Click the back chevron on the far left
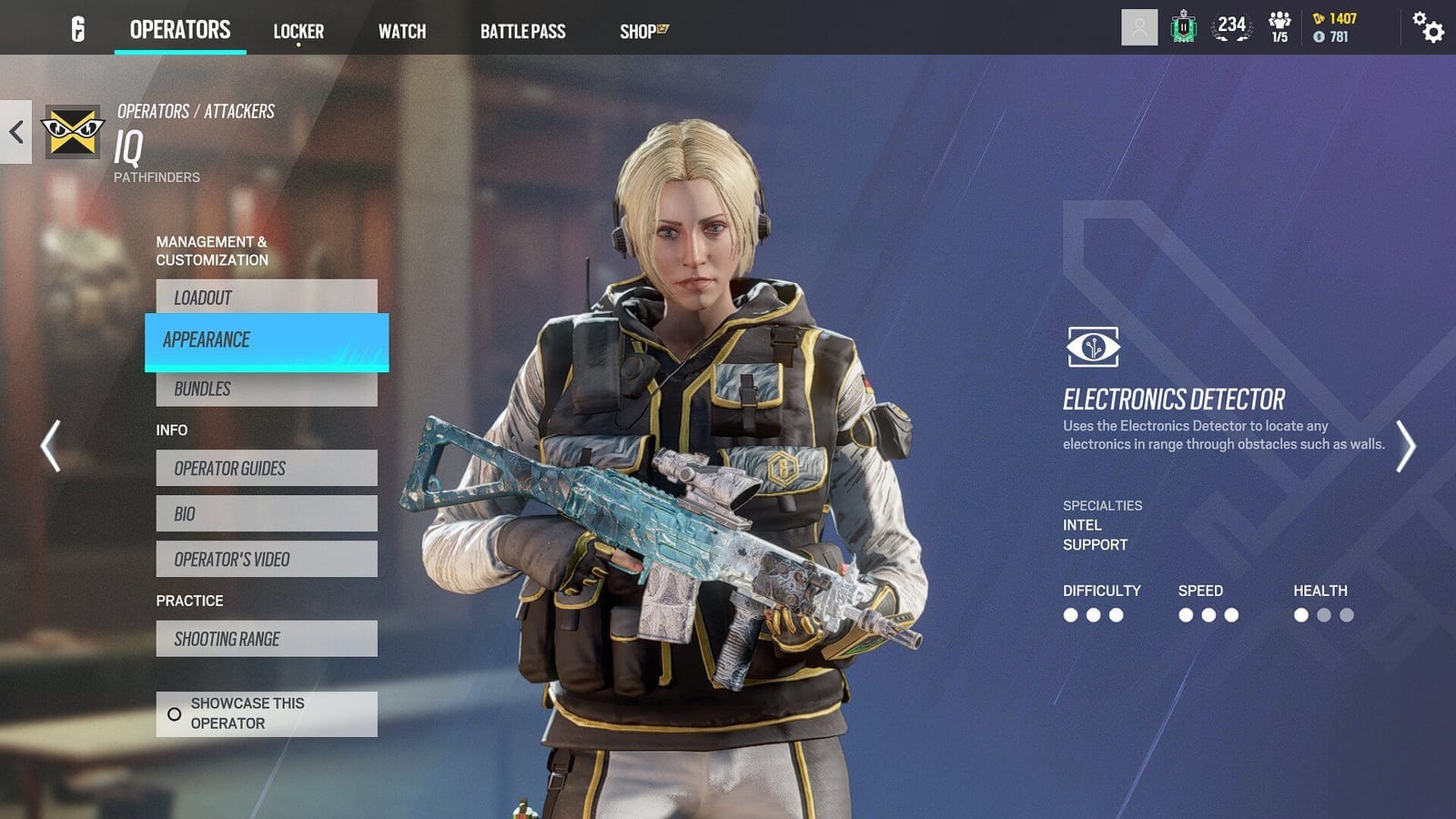 pos(14,132)
